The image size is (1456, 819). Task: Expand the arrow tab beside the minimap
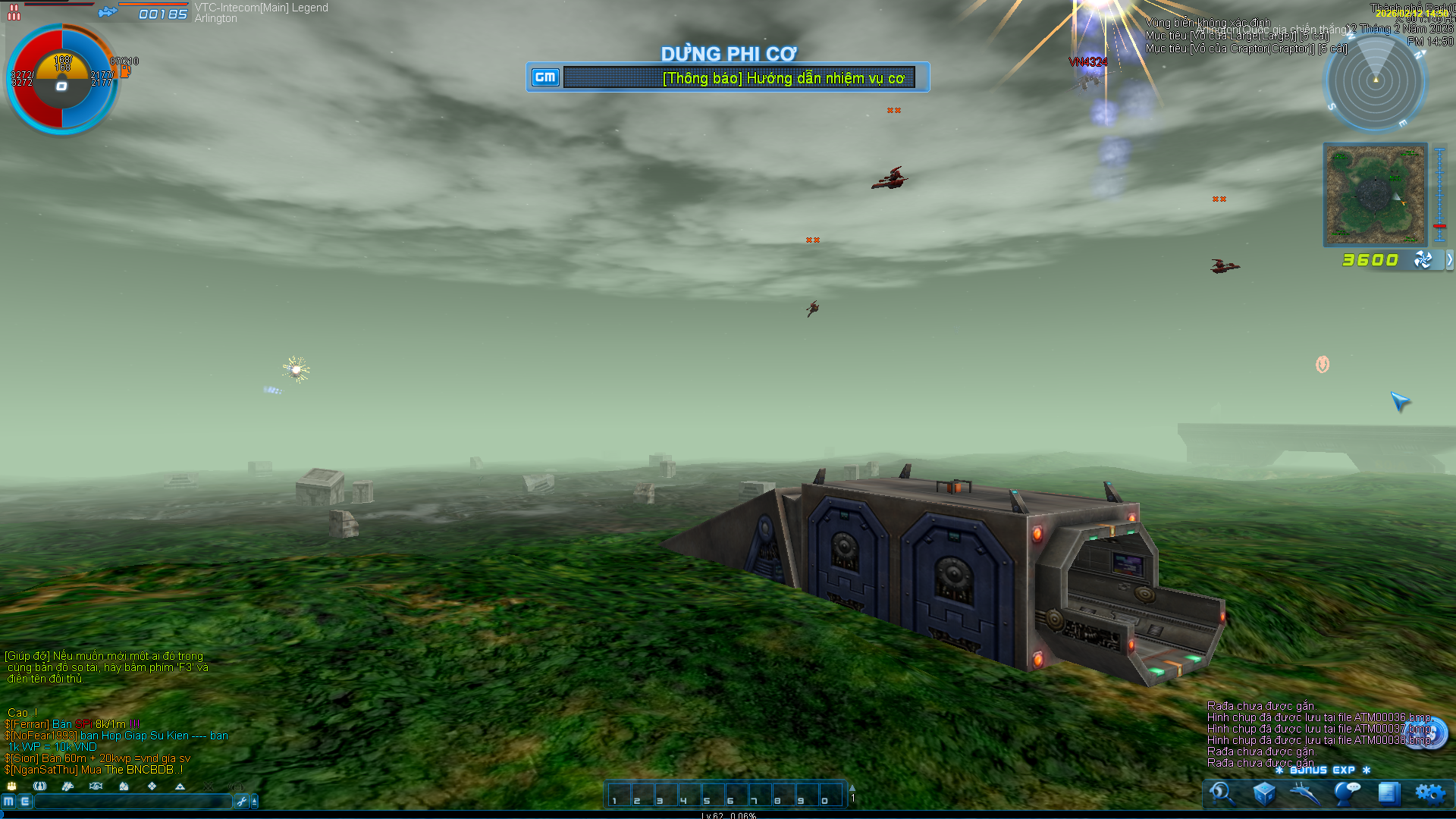click(1449, 260)
